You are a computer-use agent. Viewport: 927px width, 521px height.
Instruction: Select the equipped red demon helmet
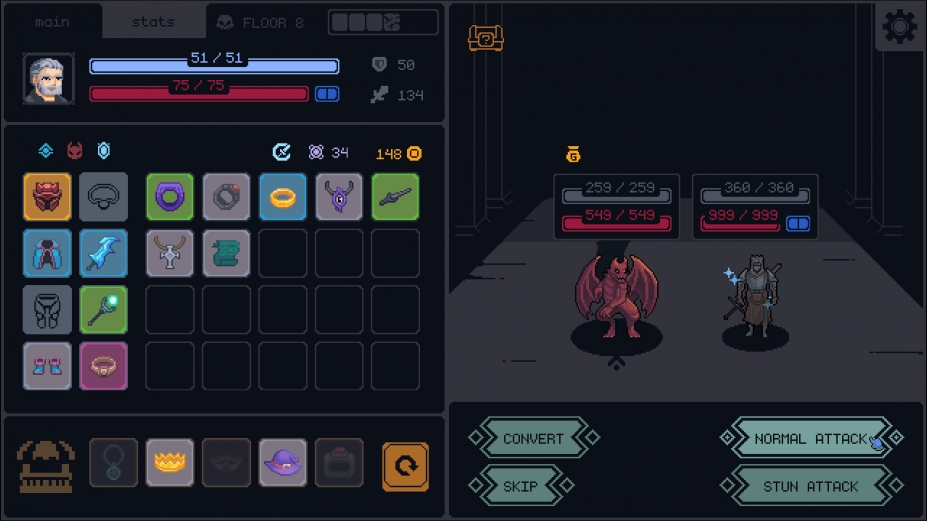coord(48,197)
